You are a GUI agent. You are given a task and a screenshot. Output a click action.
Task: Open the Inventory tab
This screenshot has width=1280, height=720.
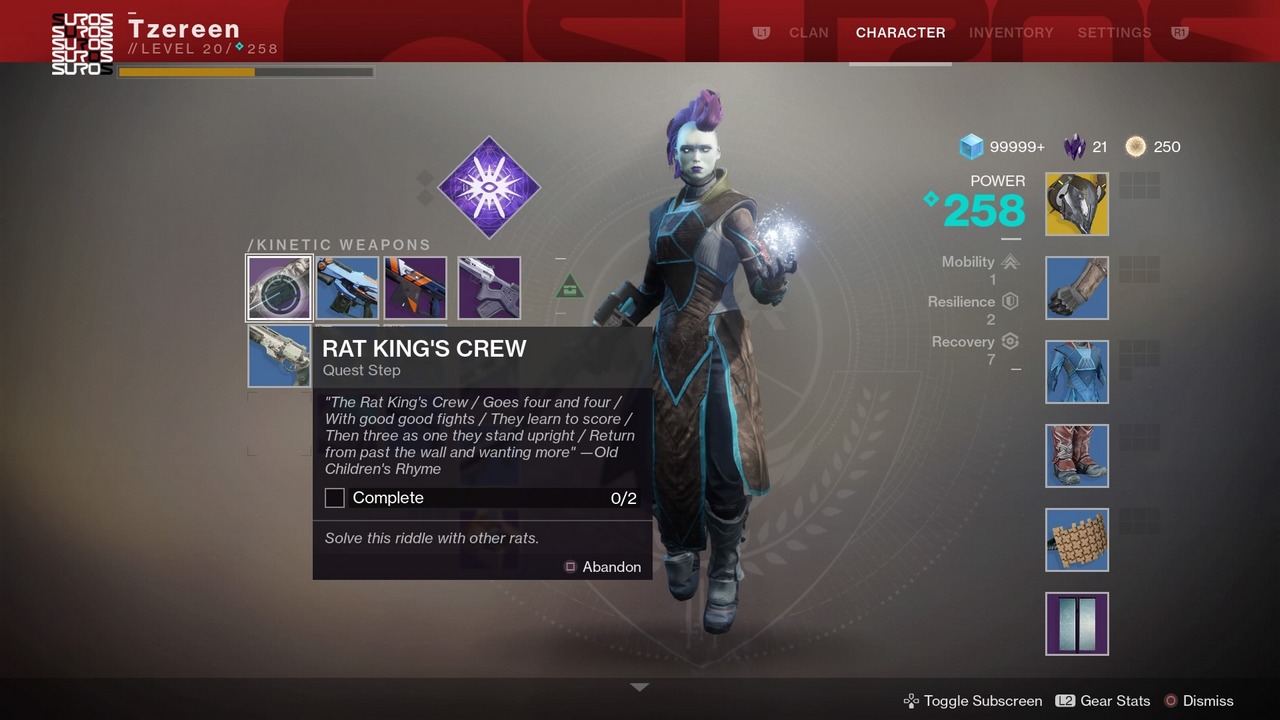click(x=1011, y=32)
